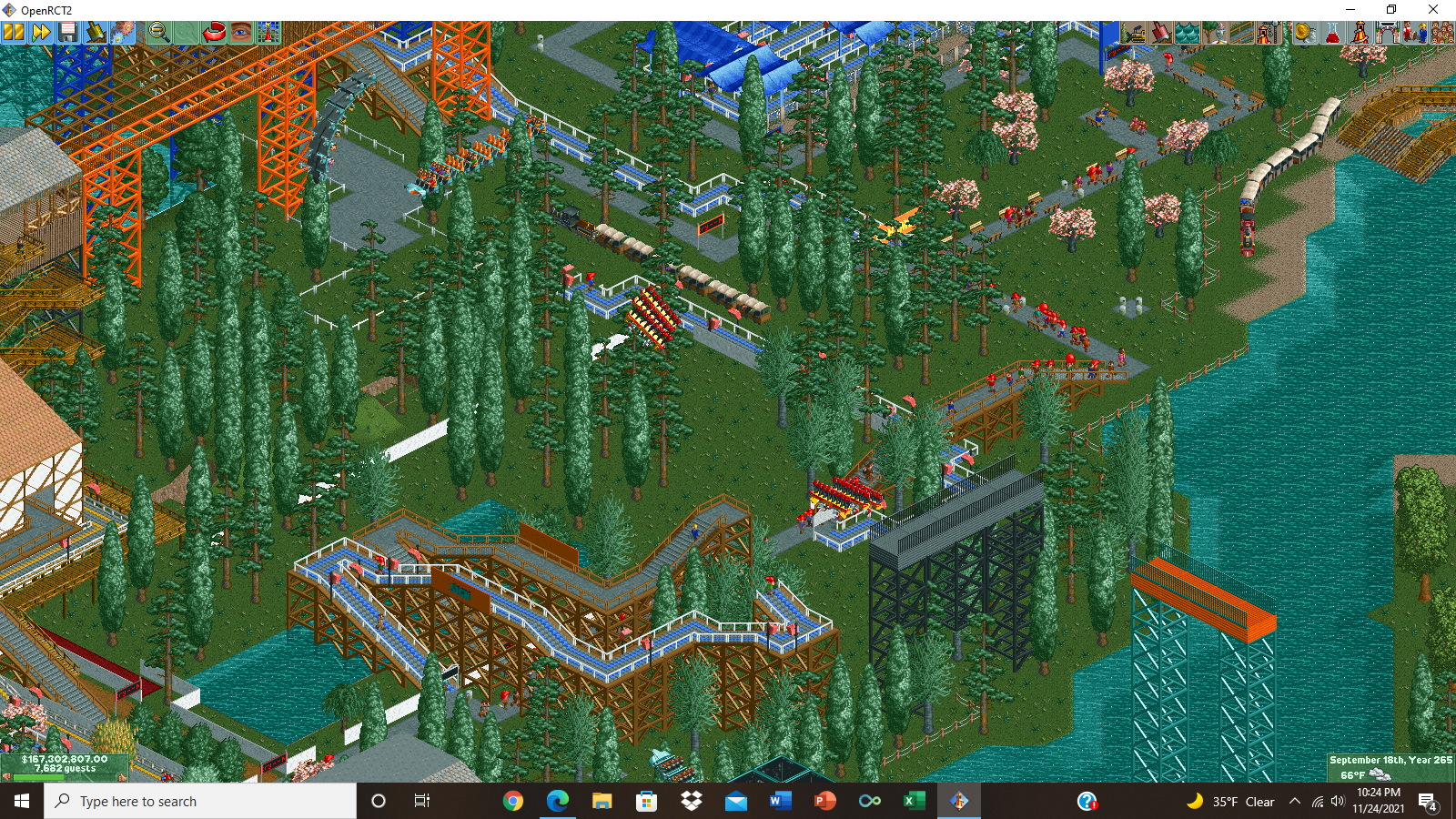Select the adjust land tool
Viewport: 1456px width, 819px height.
[x=1158, y=32]
